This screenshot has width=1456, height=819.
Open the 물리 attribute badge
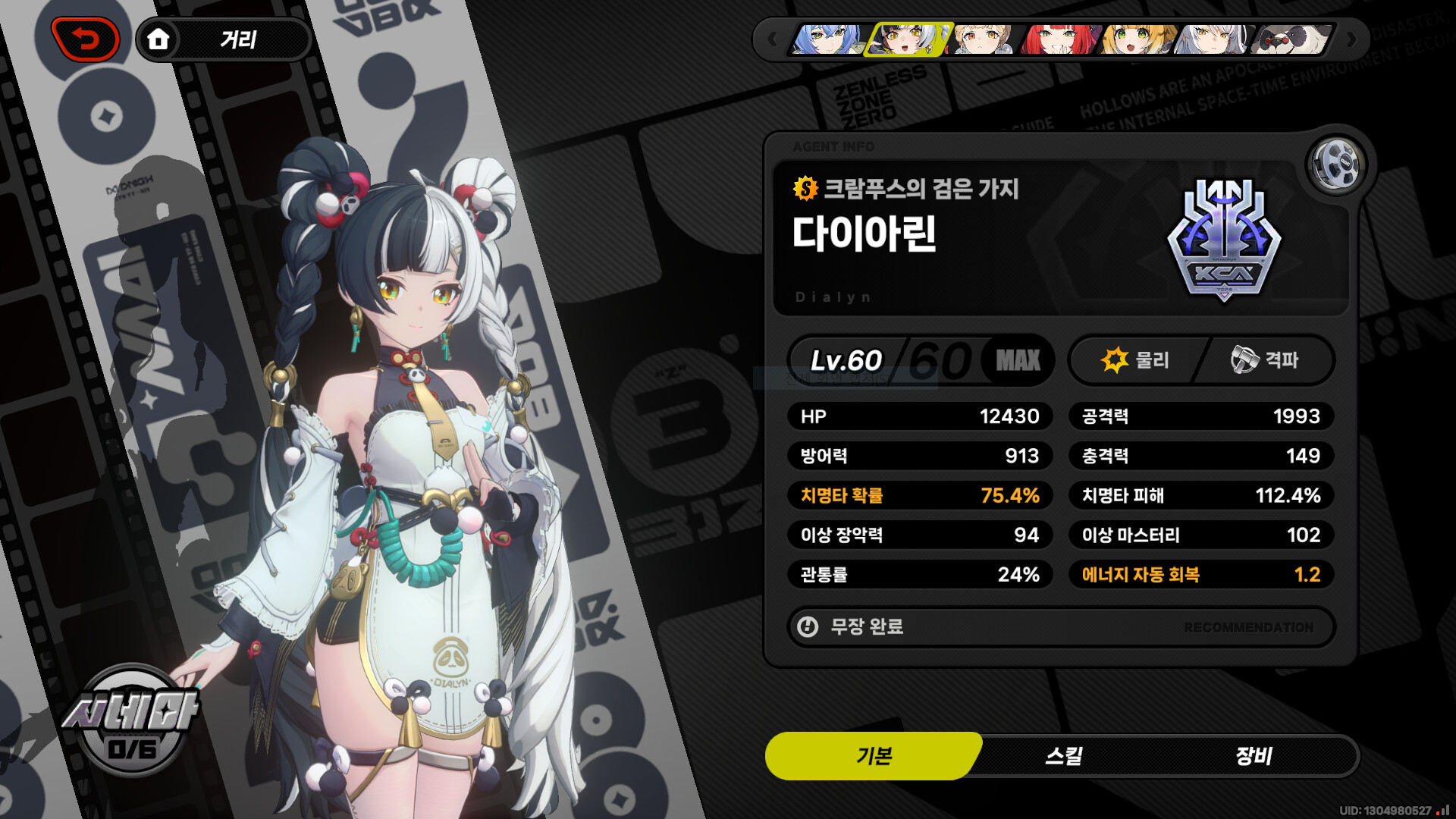click(1134, 360)
